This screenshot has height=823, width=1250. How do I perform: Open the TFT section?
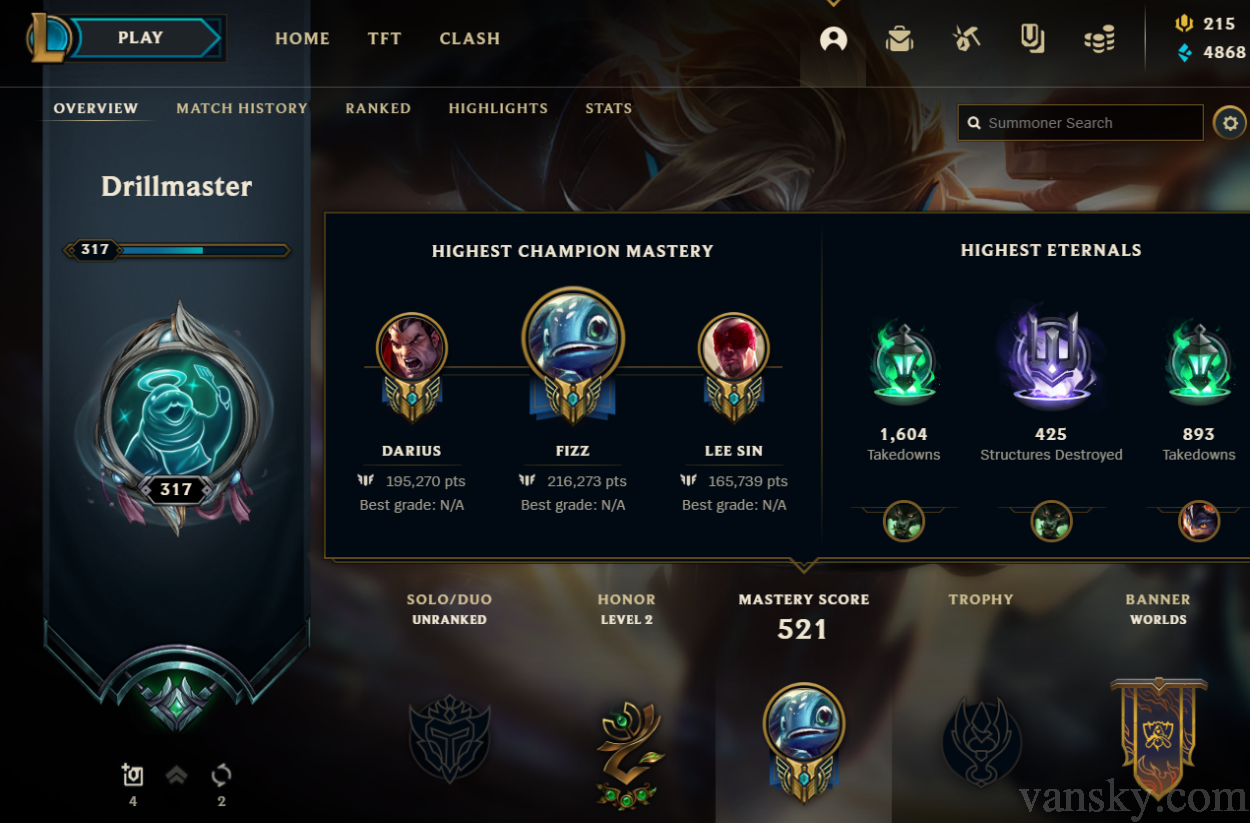[x=384, y=39]
